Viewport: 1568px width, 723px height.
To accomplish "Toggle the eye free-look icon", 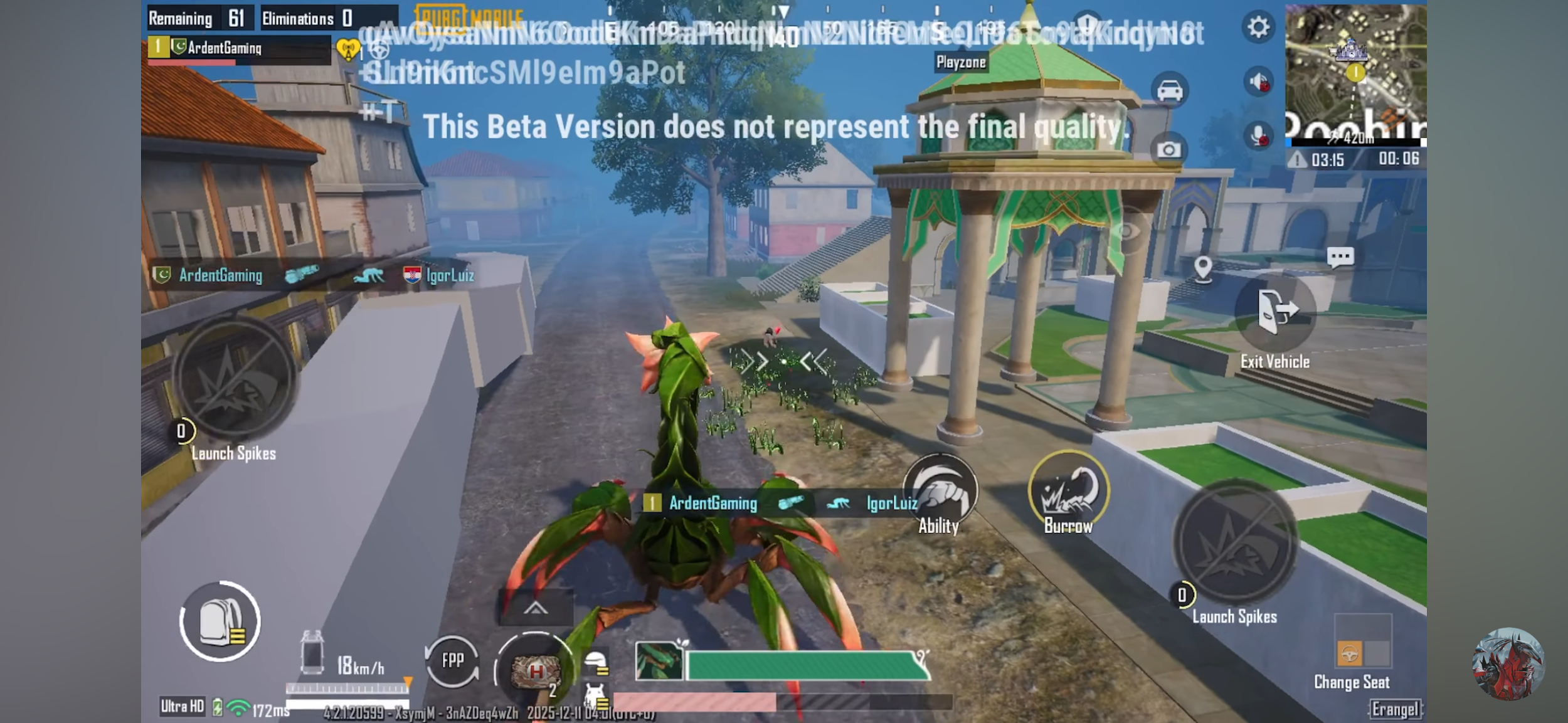I will click(x=1127, y=232).
